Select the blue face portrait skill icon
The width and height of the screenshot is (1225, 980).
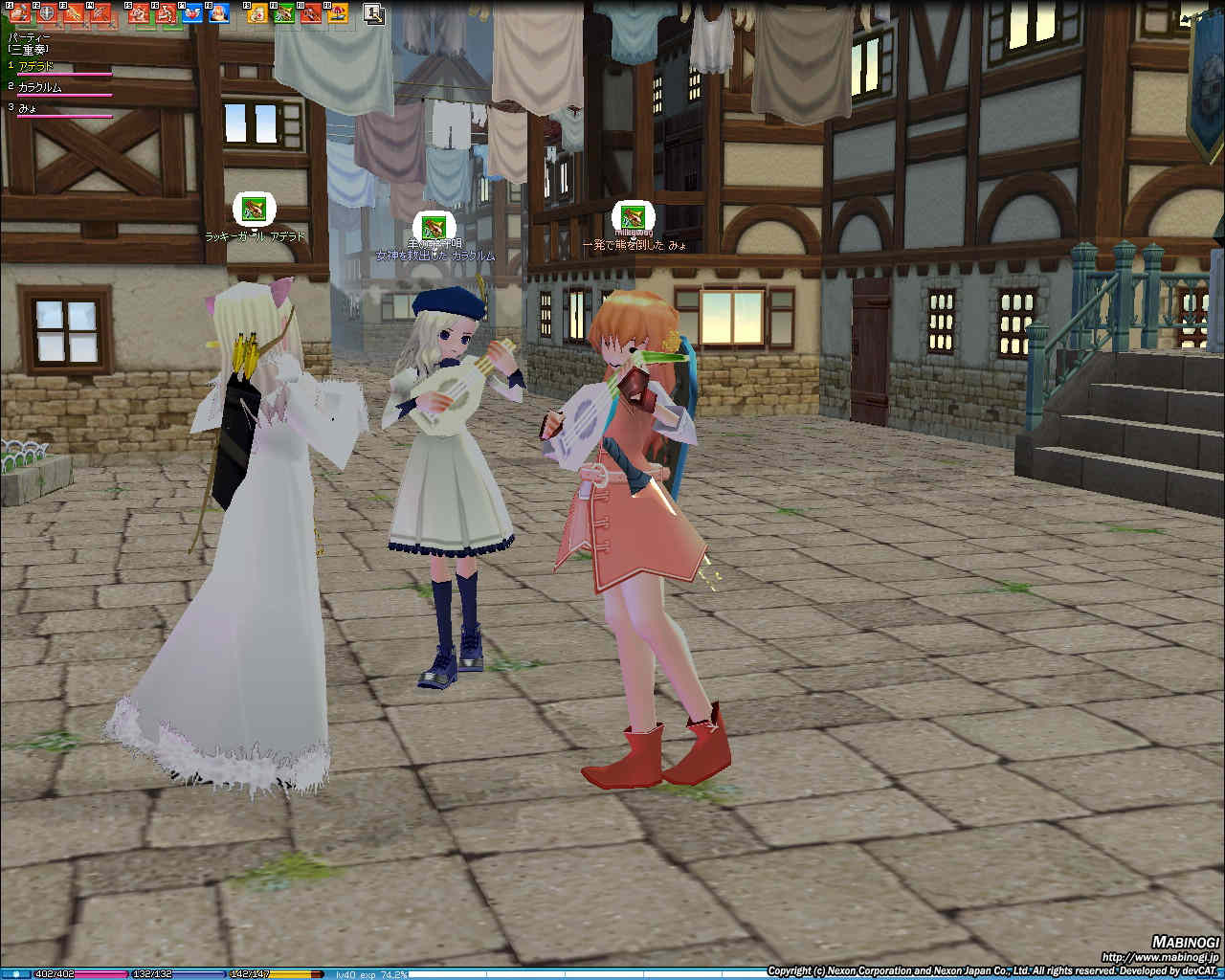(x=219, y=13)
